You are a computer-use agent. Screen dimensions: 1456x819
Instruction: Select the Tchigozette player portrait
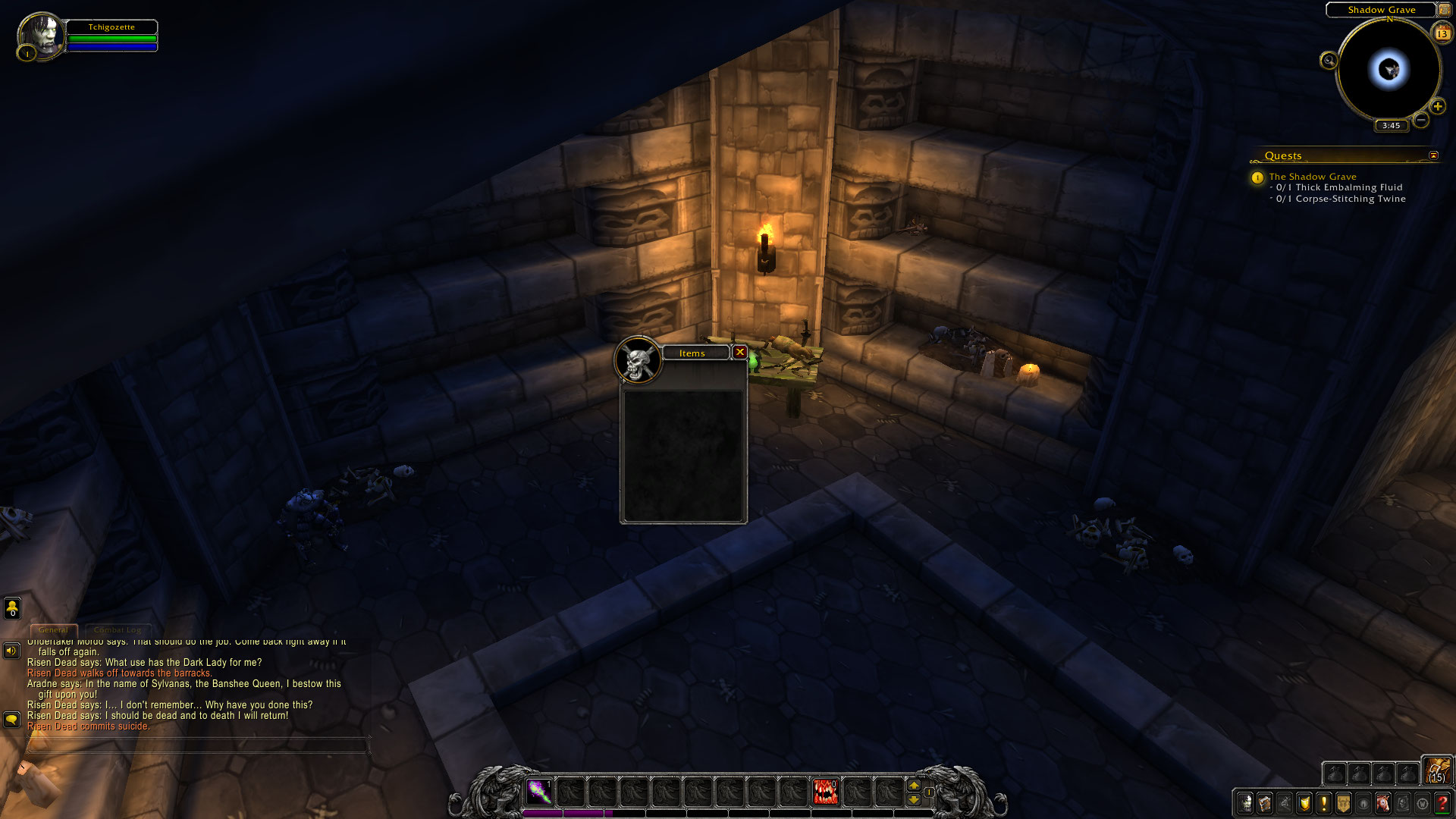[41, 36]
